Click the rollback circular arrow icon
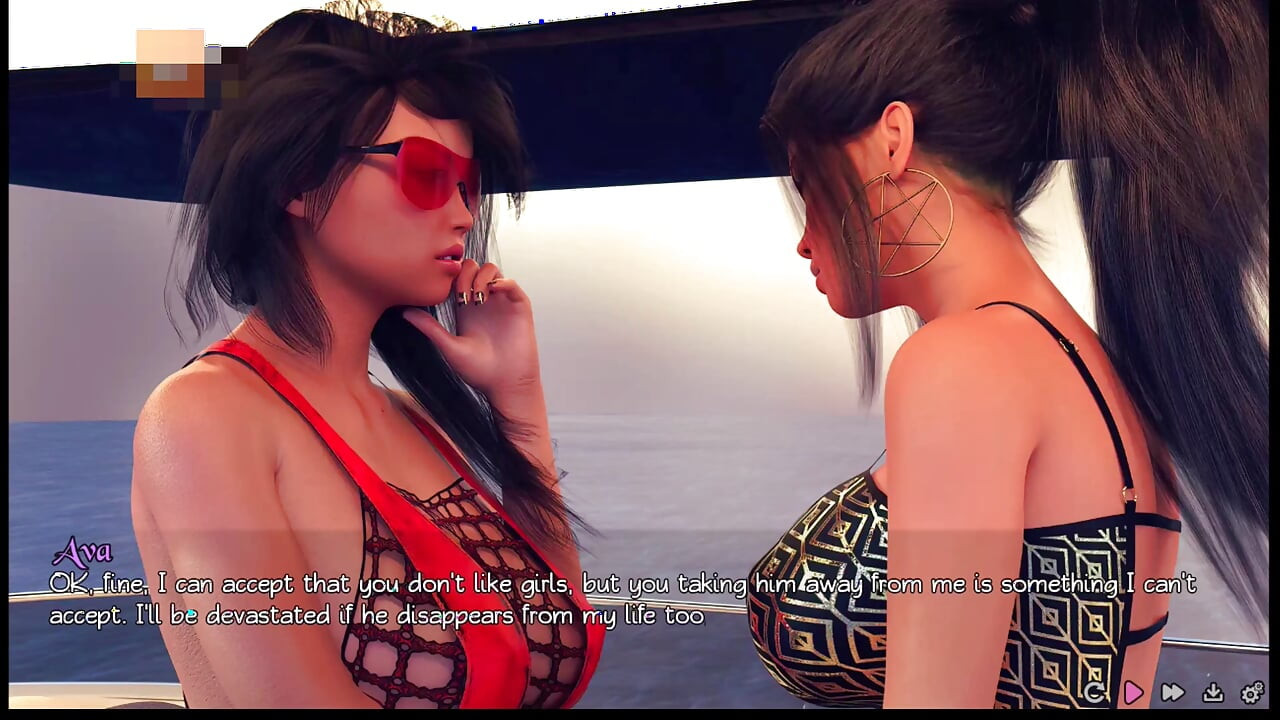 [1093, 692]
